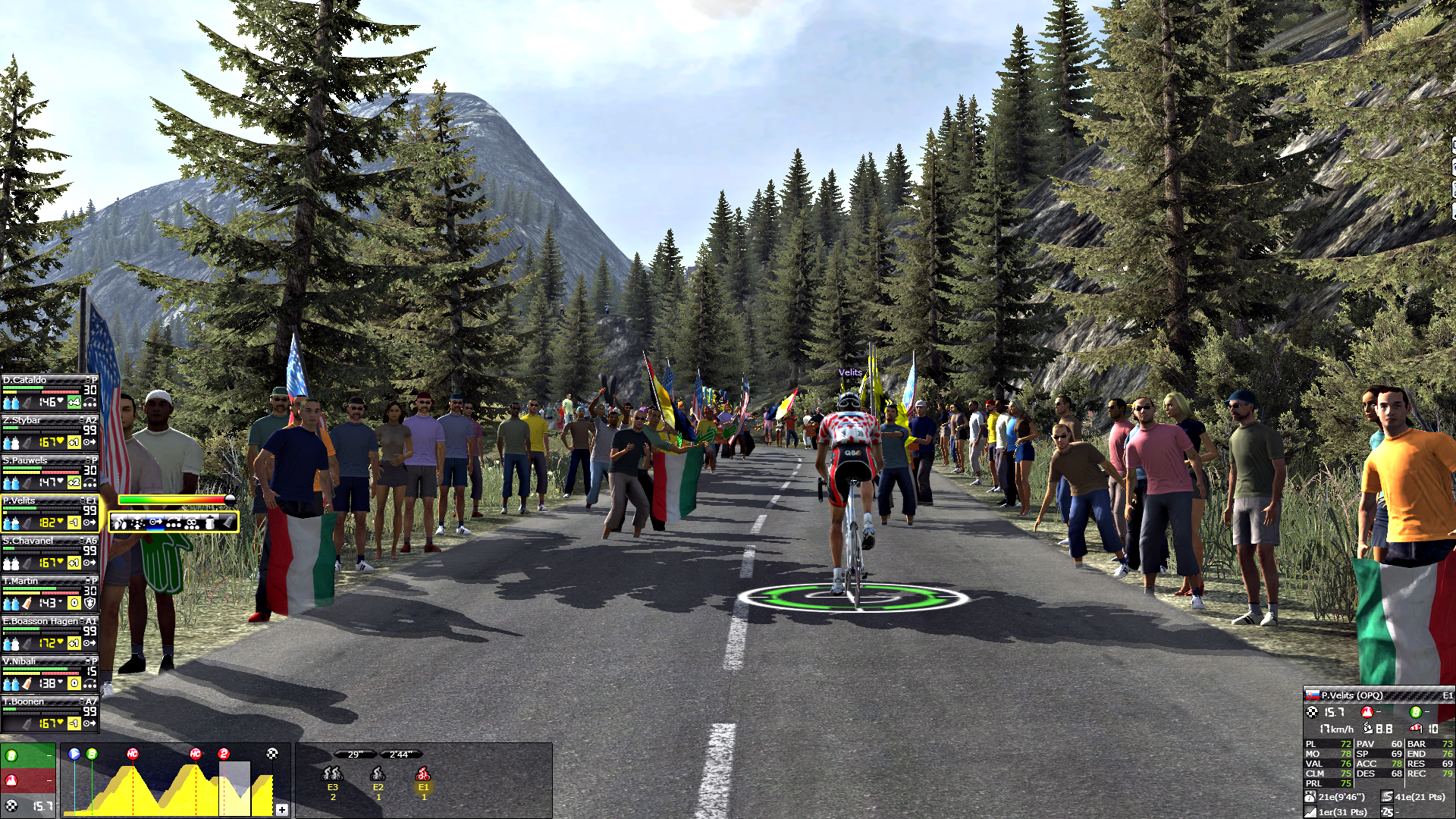Click the effort gauge slider knob
Image resolution: width=1456 pixels, height=819 pixels.
pyautogui.click(x=230, y=499)
